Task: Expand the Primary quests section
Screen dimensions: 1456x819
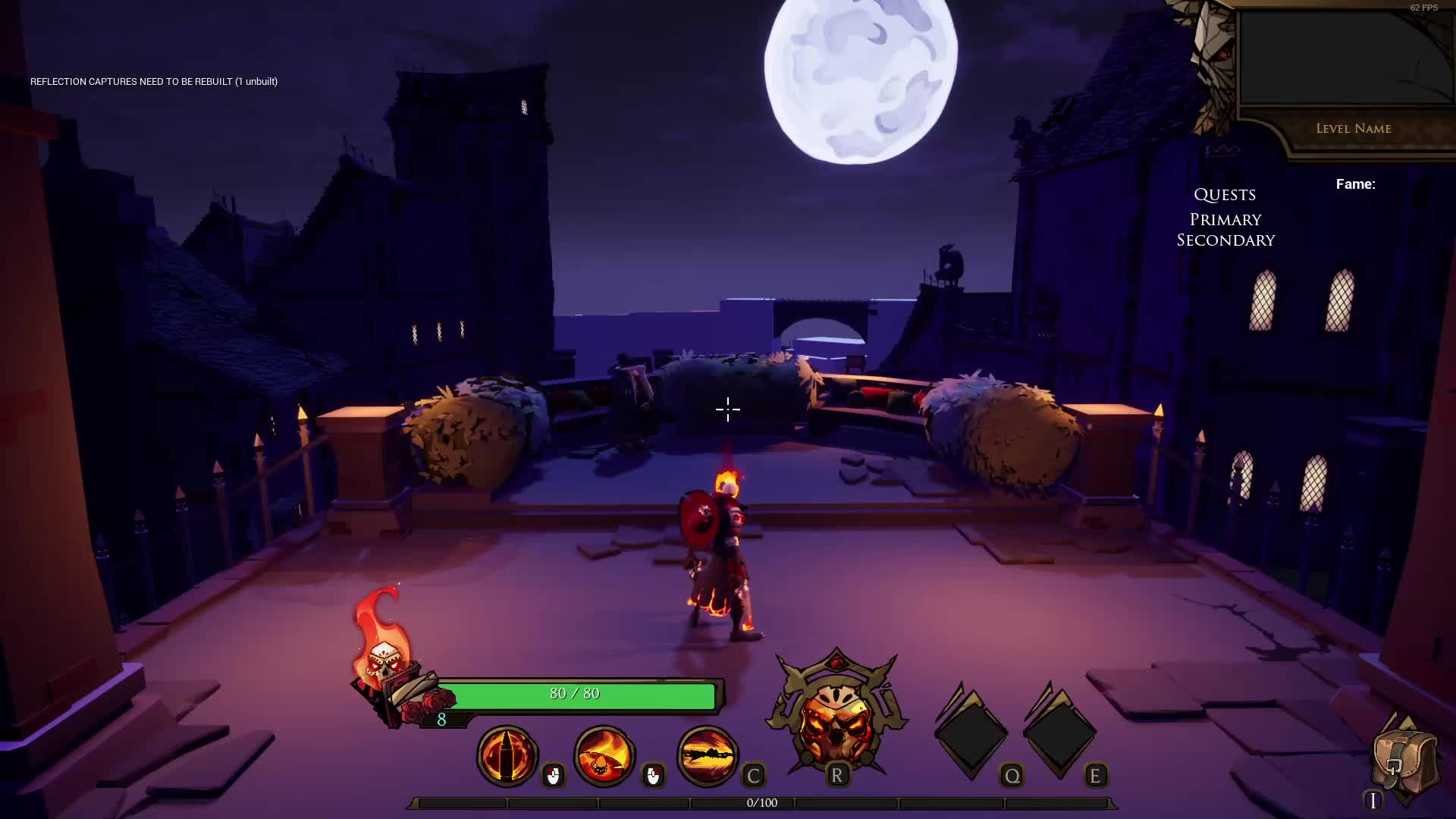Action: [1225, 219]
